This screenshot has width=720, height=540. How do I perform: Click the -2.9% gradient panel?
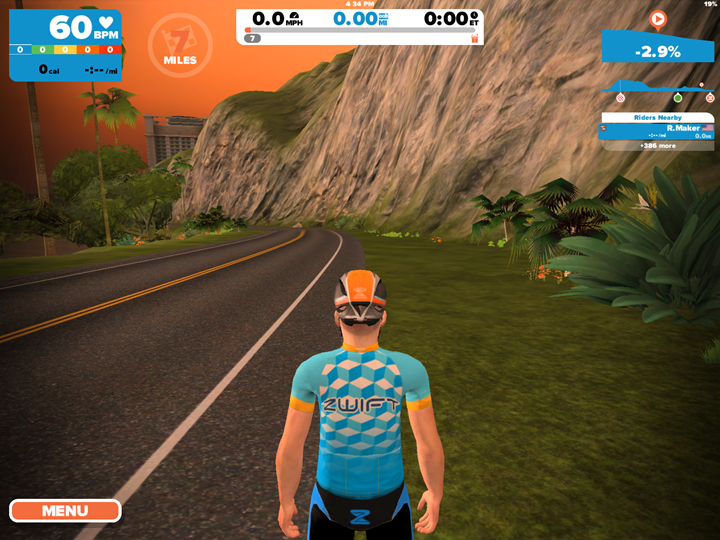(658, 50)
